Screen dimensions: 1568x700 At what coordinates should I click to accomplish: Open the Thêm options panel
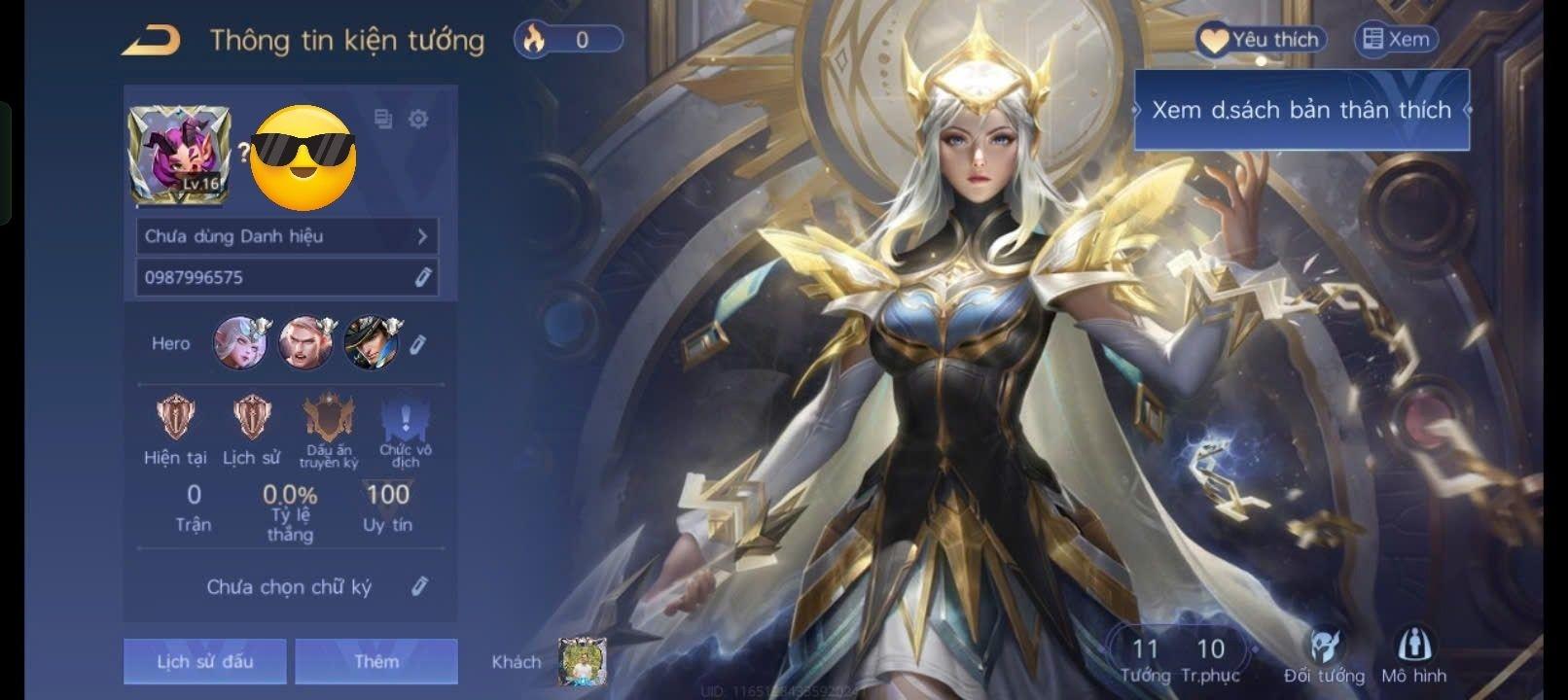coord(376,661)
